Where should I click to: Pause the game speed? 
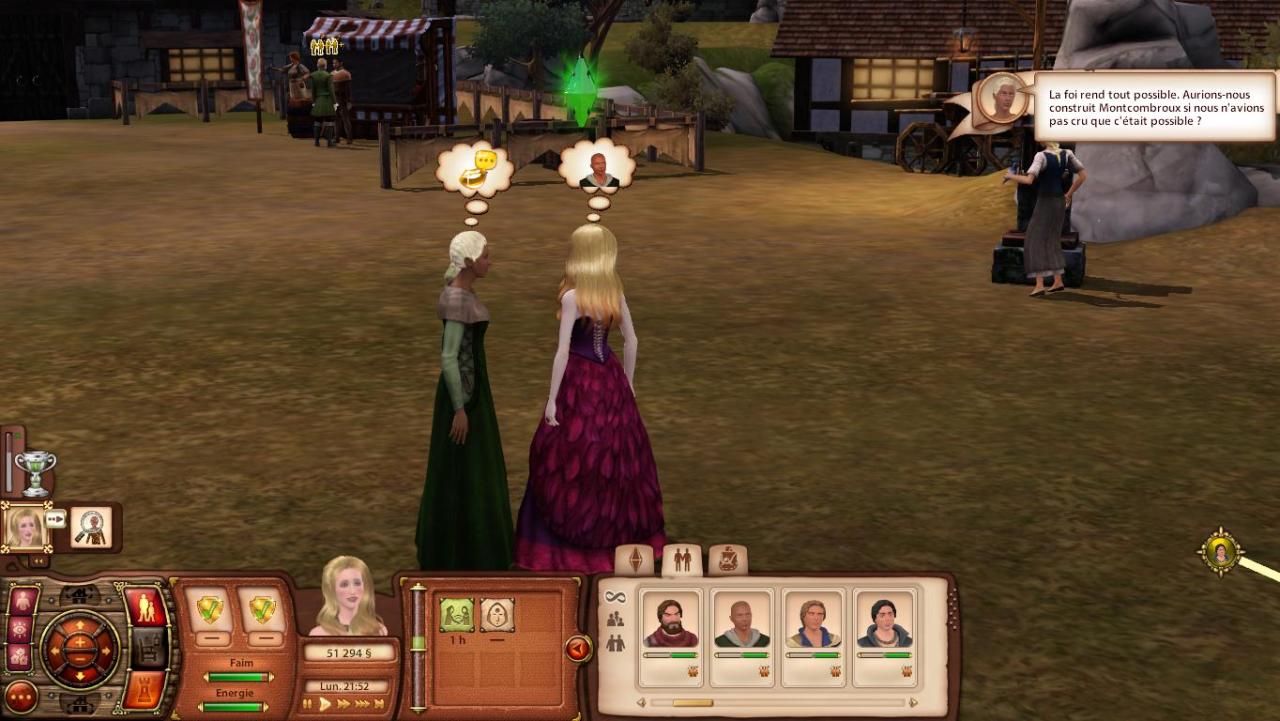point(309,704)
